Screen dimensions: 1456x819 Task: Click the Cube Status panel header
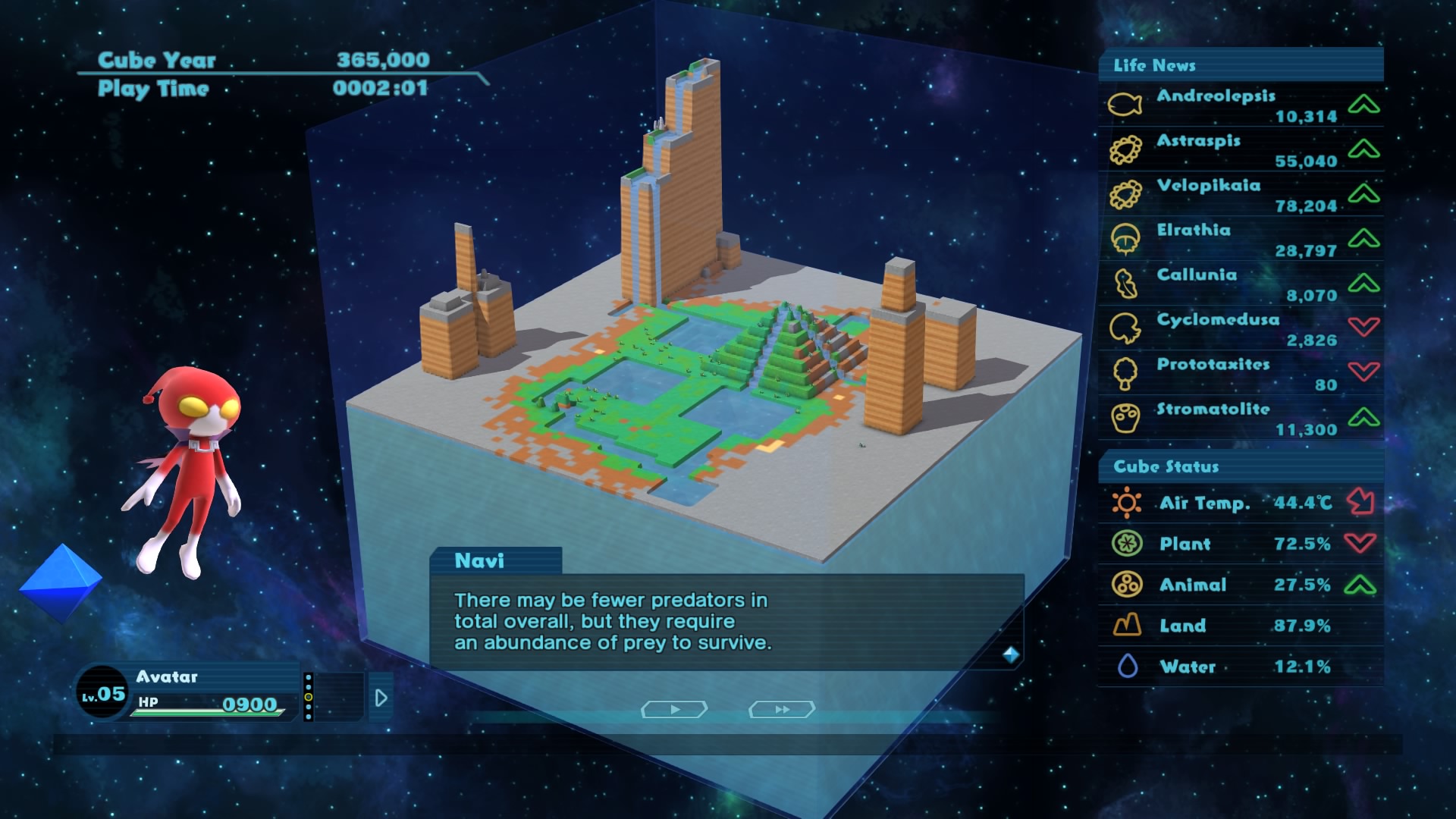coord(1241,466)
